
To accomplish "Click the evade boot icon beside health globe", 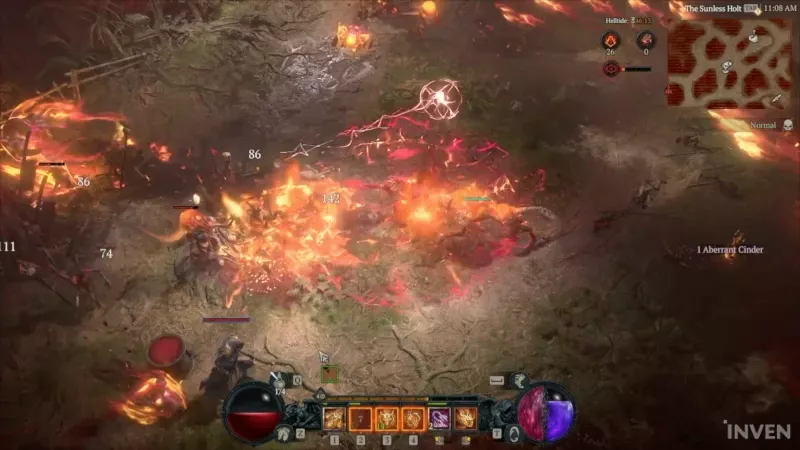I will point(285,432).
